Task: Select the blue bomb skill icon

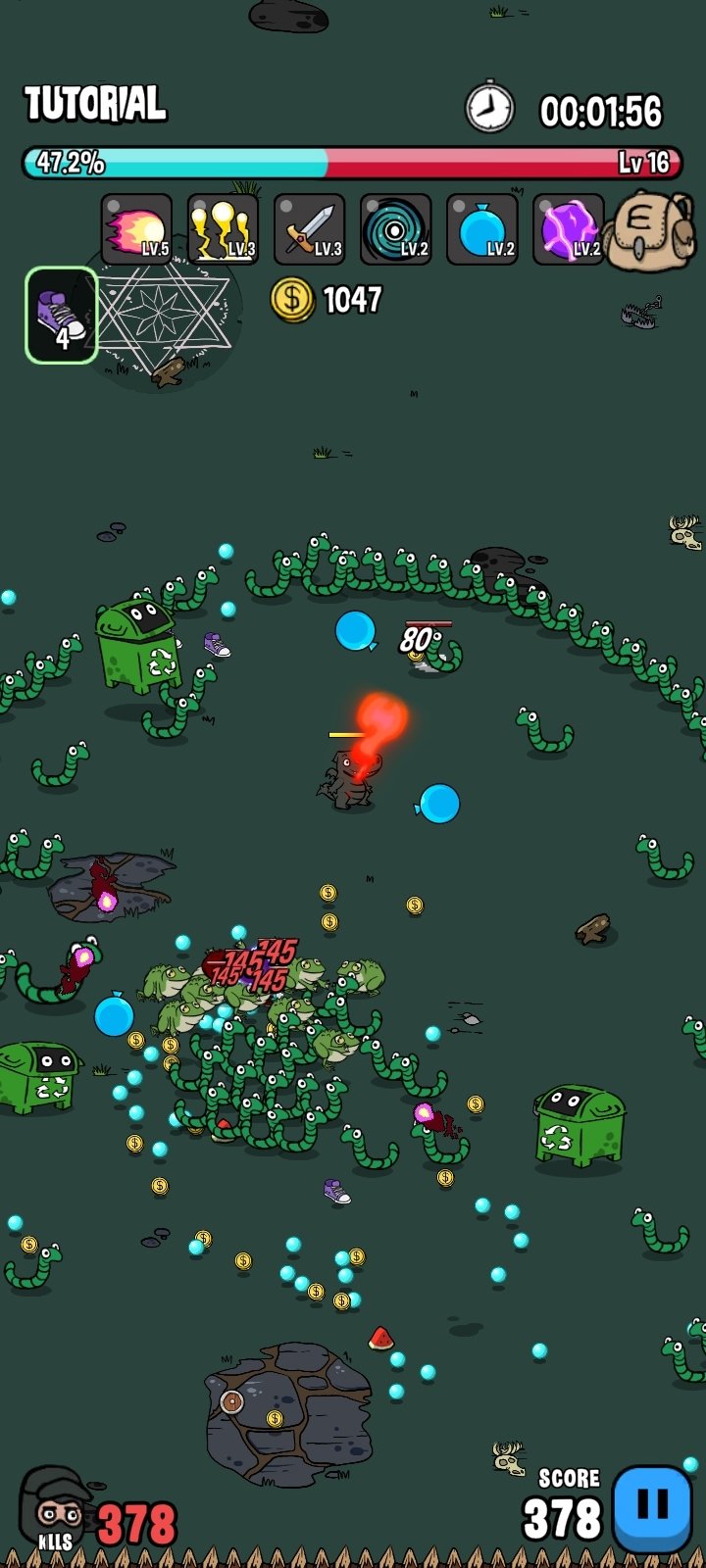Action: [x=481, y=230]
